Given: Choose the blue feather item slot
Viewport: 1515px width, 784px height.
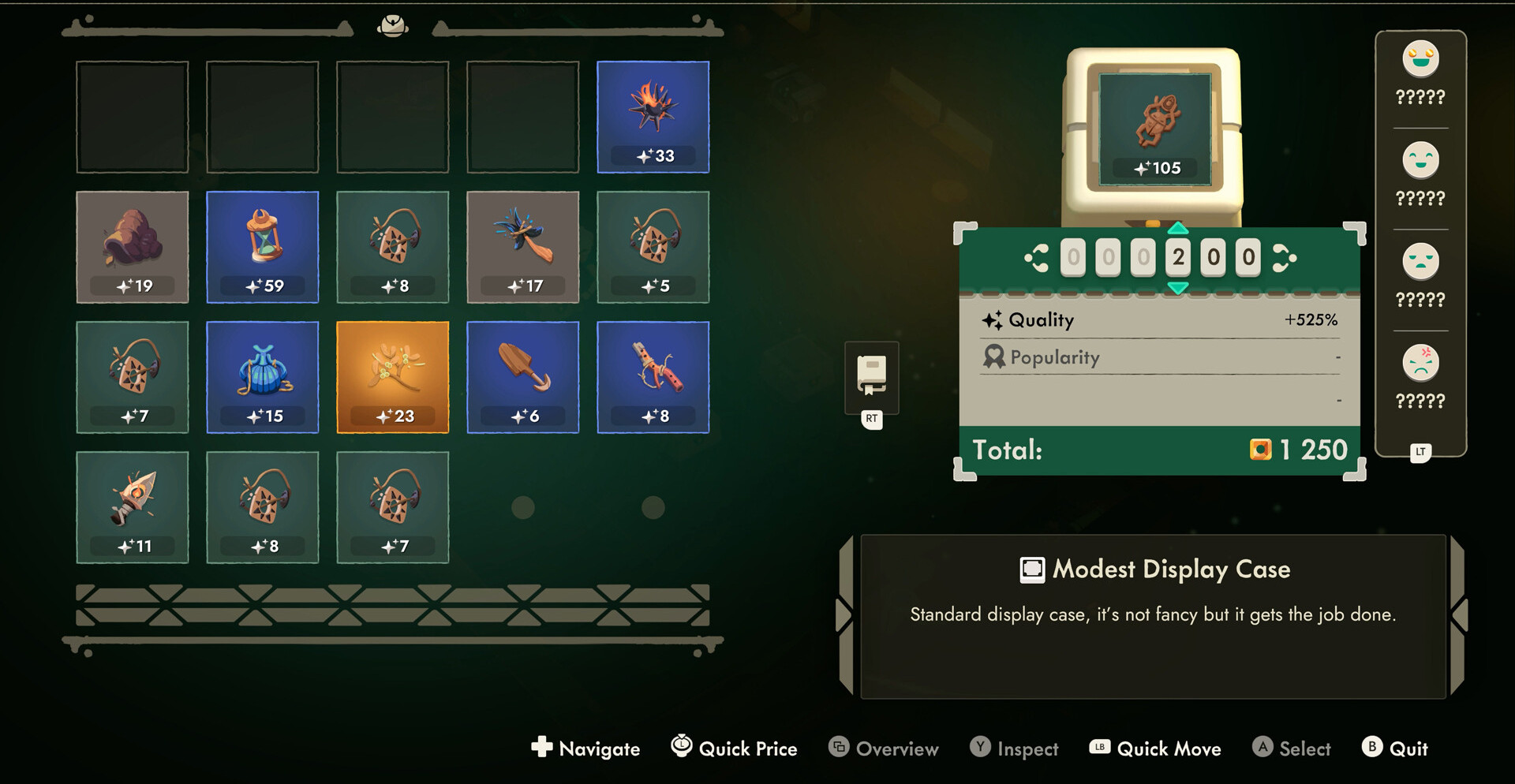Looking at the screenshot, I should point(522,247).
